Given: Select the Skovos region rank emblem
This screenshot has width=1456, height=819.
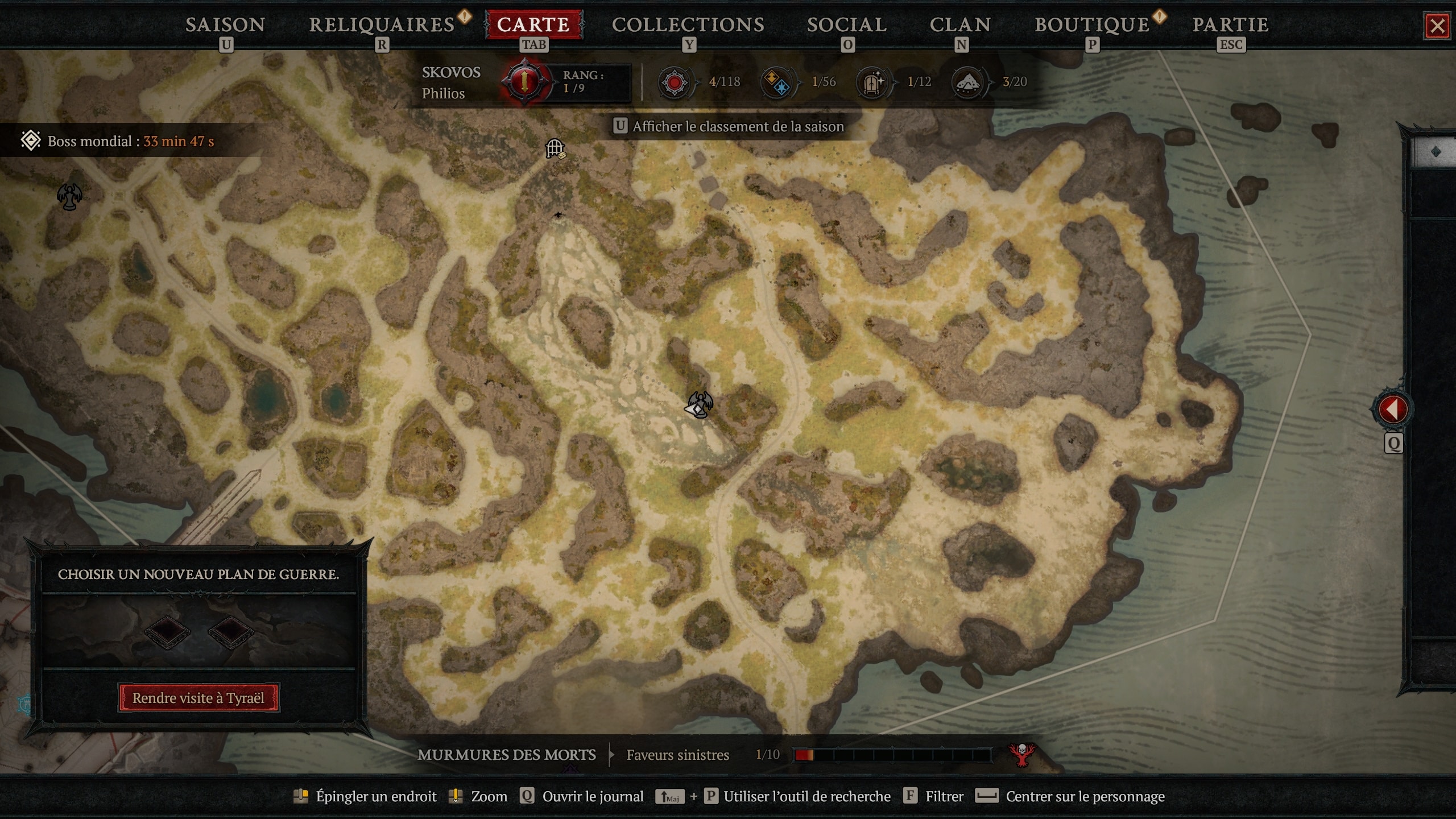Looking at the screenshot, I should pyautogui.click(x=523, y=81).
